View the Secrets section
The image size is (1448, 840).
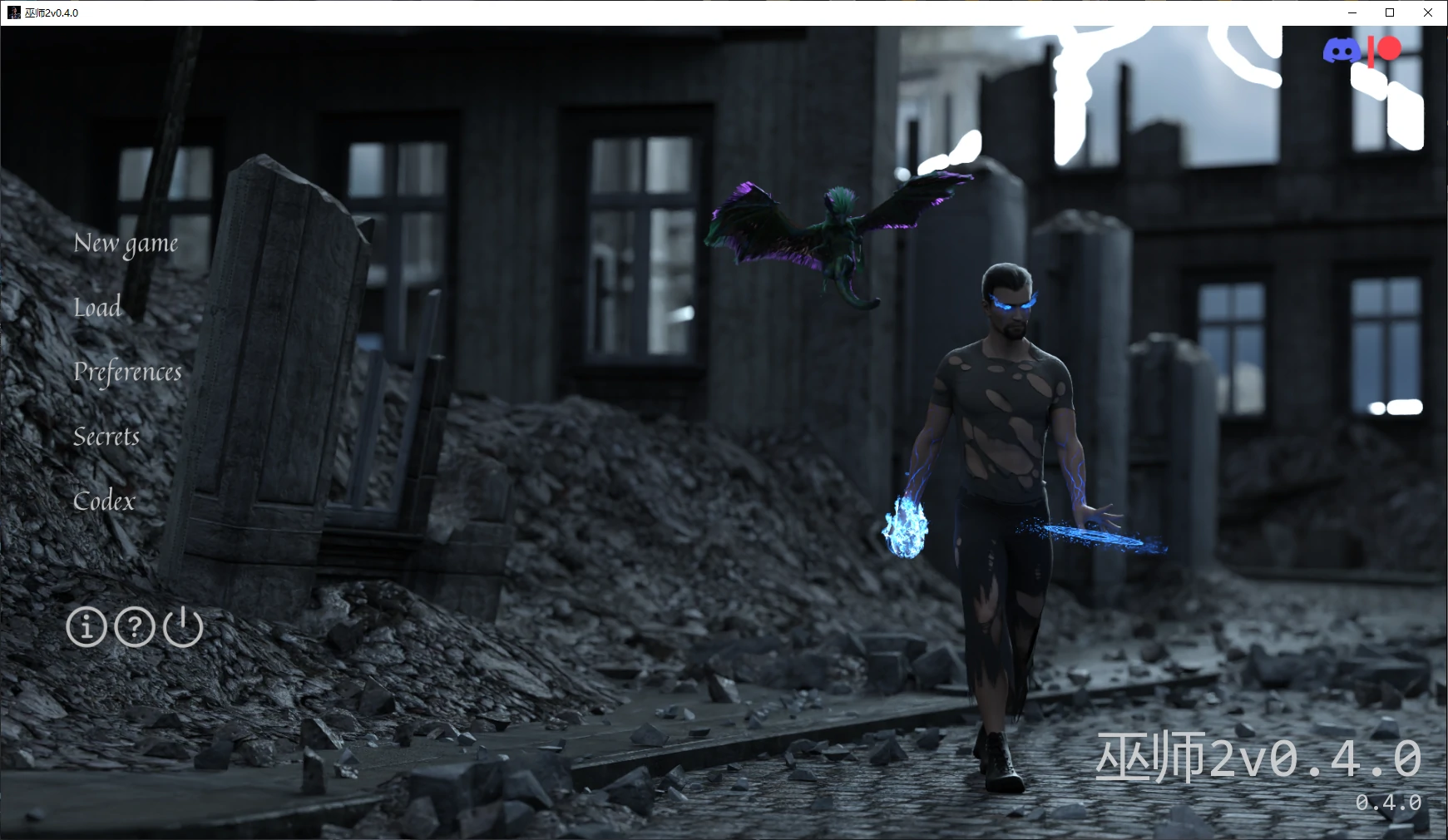(106, 437)
